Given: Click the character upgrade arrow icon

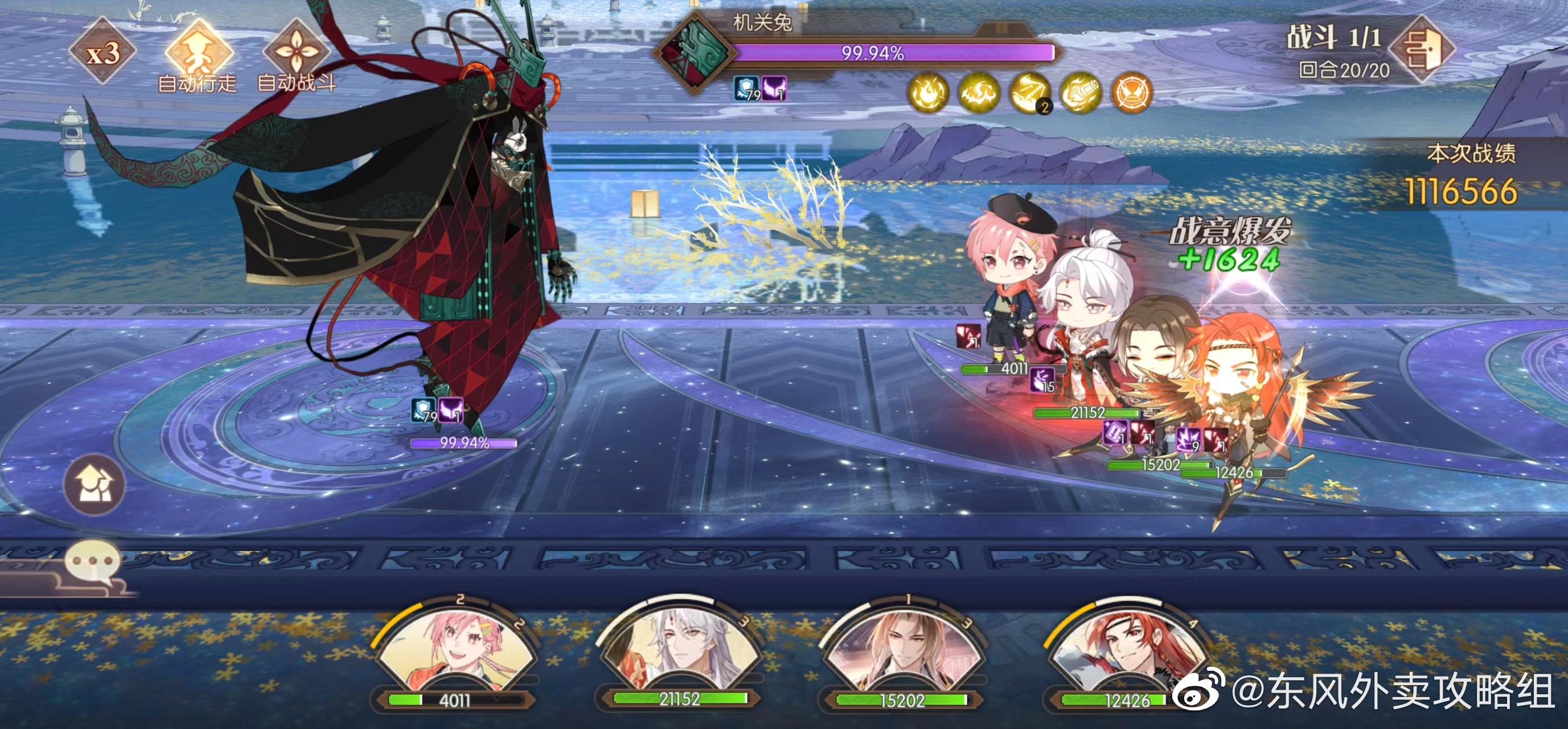Looking at the screenshot, I should tap(95, 485).
